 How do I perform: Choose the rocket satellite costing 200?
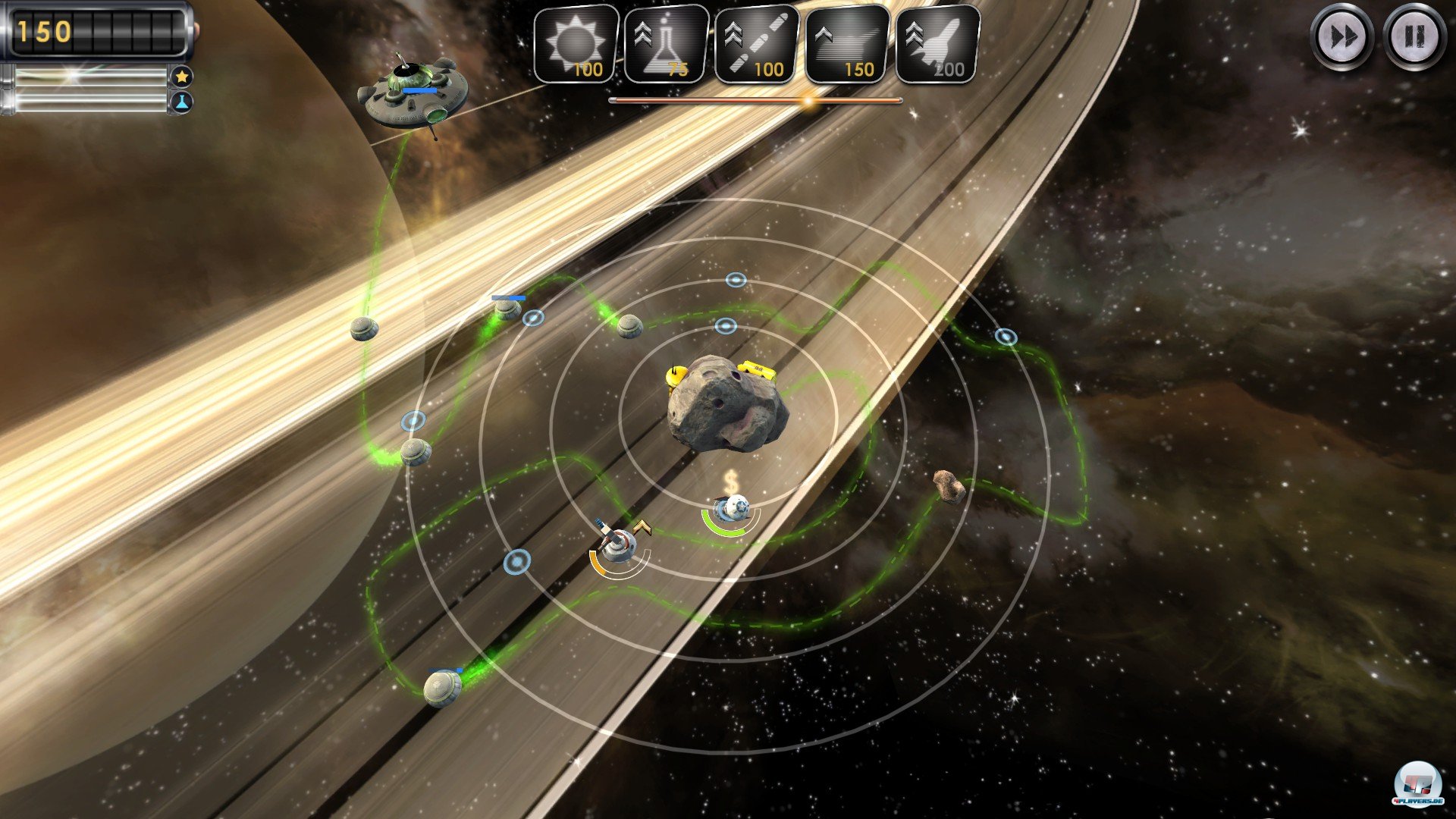pos(937,45)
